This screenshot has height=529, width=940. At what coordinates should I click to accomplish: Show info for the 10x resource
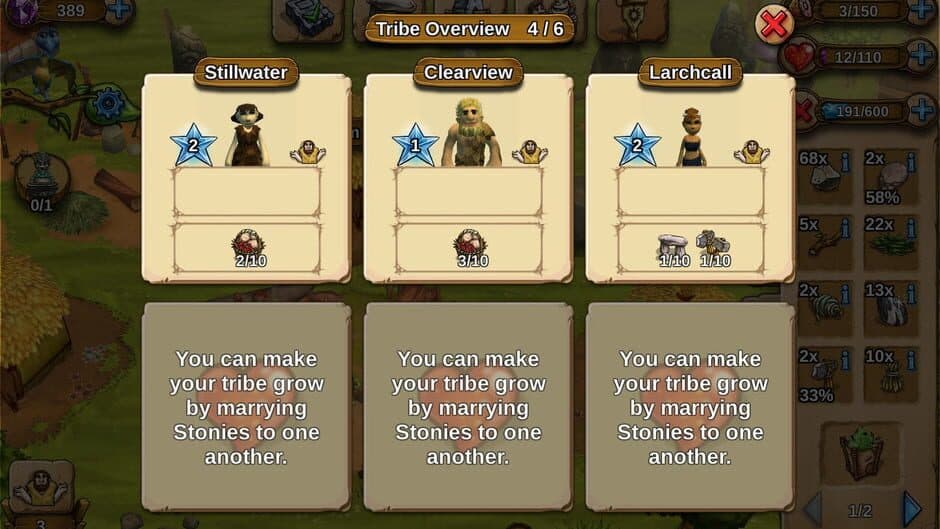click(911, 358)
